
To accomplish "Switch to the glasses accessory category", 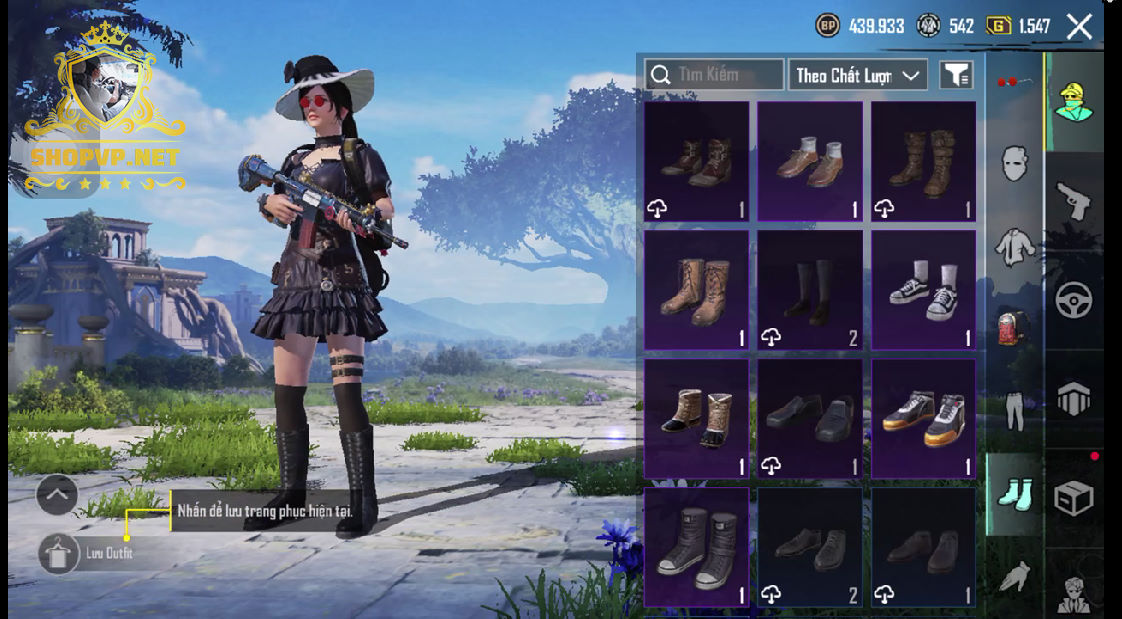I will 1014,81.
